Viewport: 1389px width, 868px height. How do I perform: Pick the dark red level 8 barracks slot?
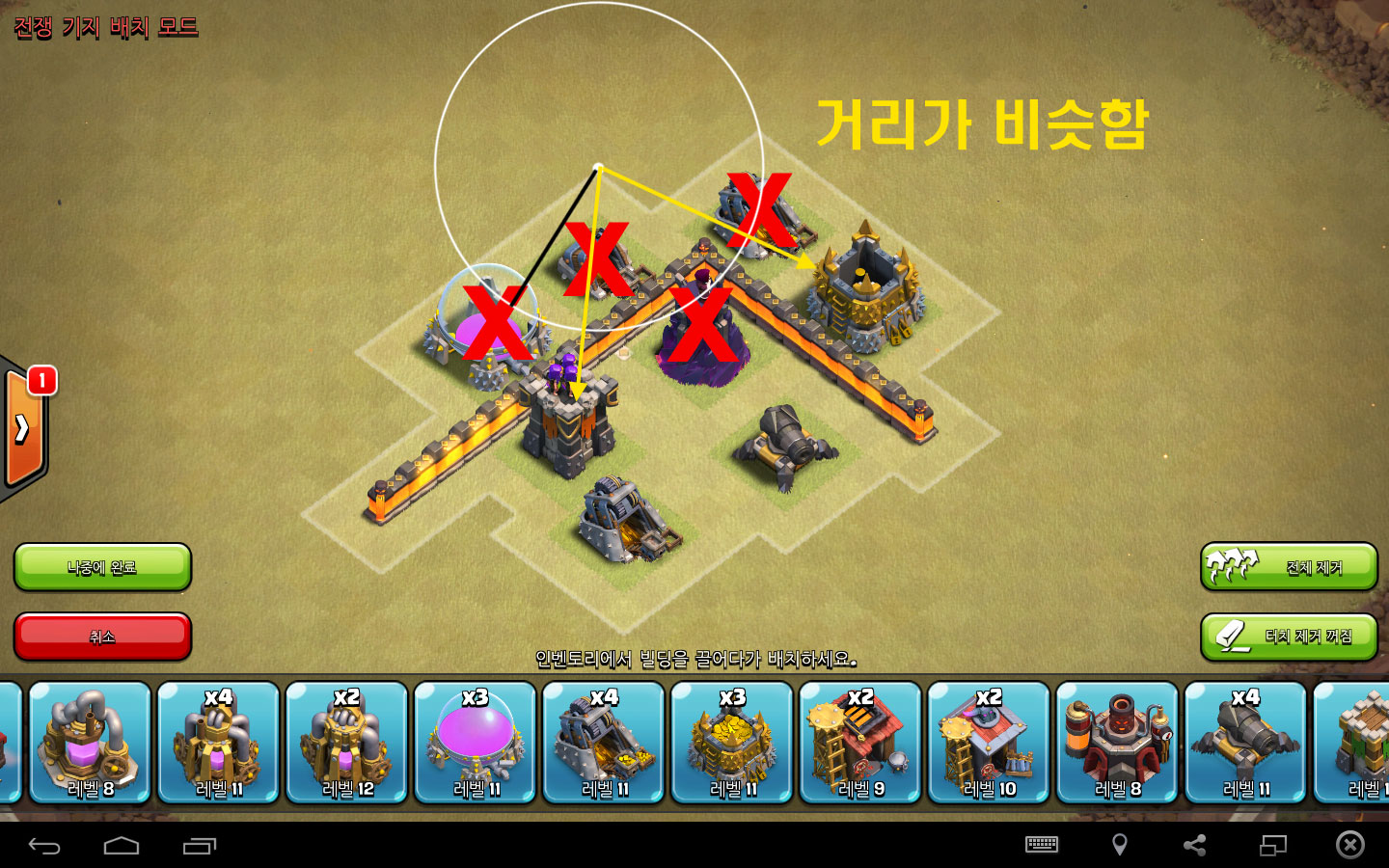[x=1117, y=743]
